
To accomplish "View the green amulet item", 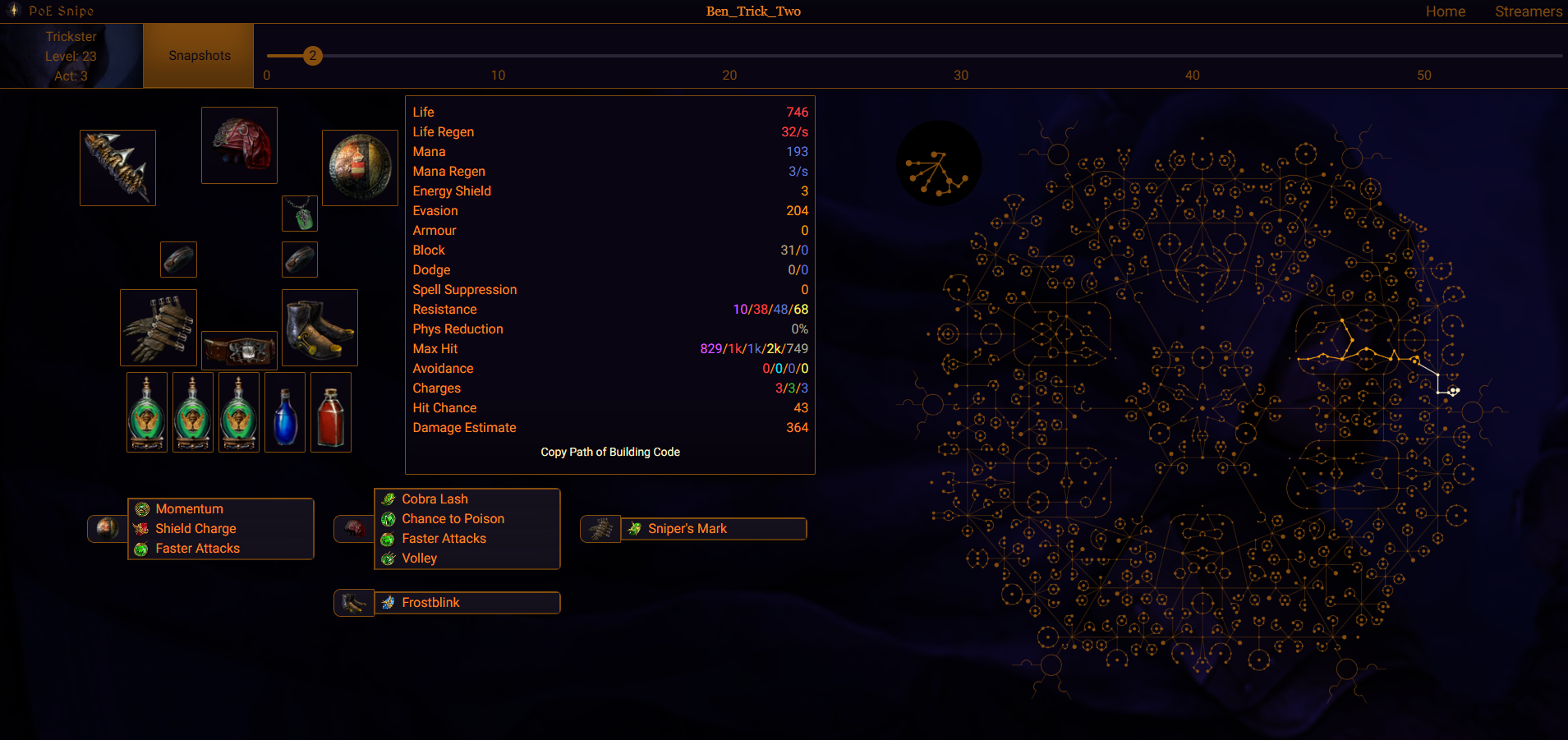I will (x=300, y=213).
